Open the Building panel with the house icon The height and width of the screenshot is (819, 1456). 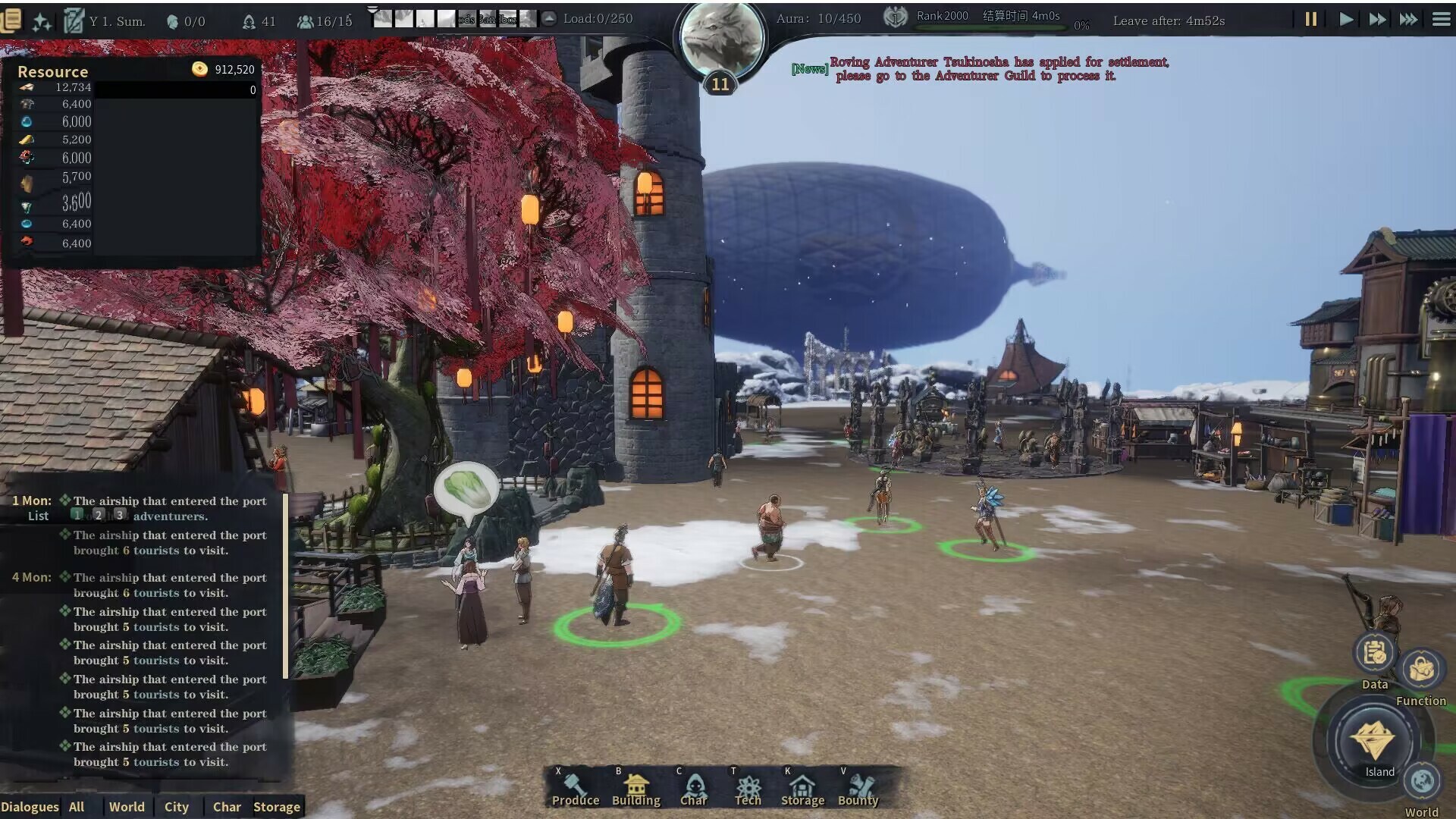(x=635, y=783)
